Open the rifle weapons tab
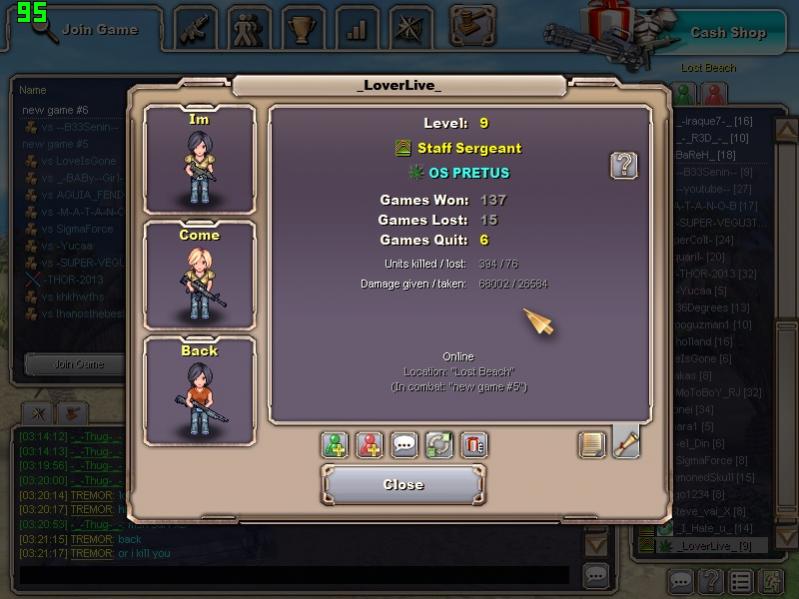This screenshot has height=599, width=799. [196, 29]
